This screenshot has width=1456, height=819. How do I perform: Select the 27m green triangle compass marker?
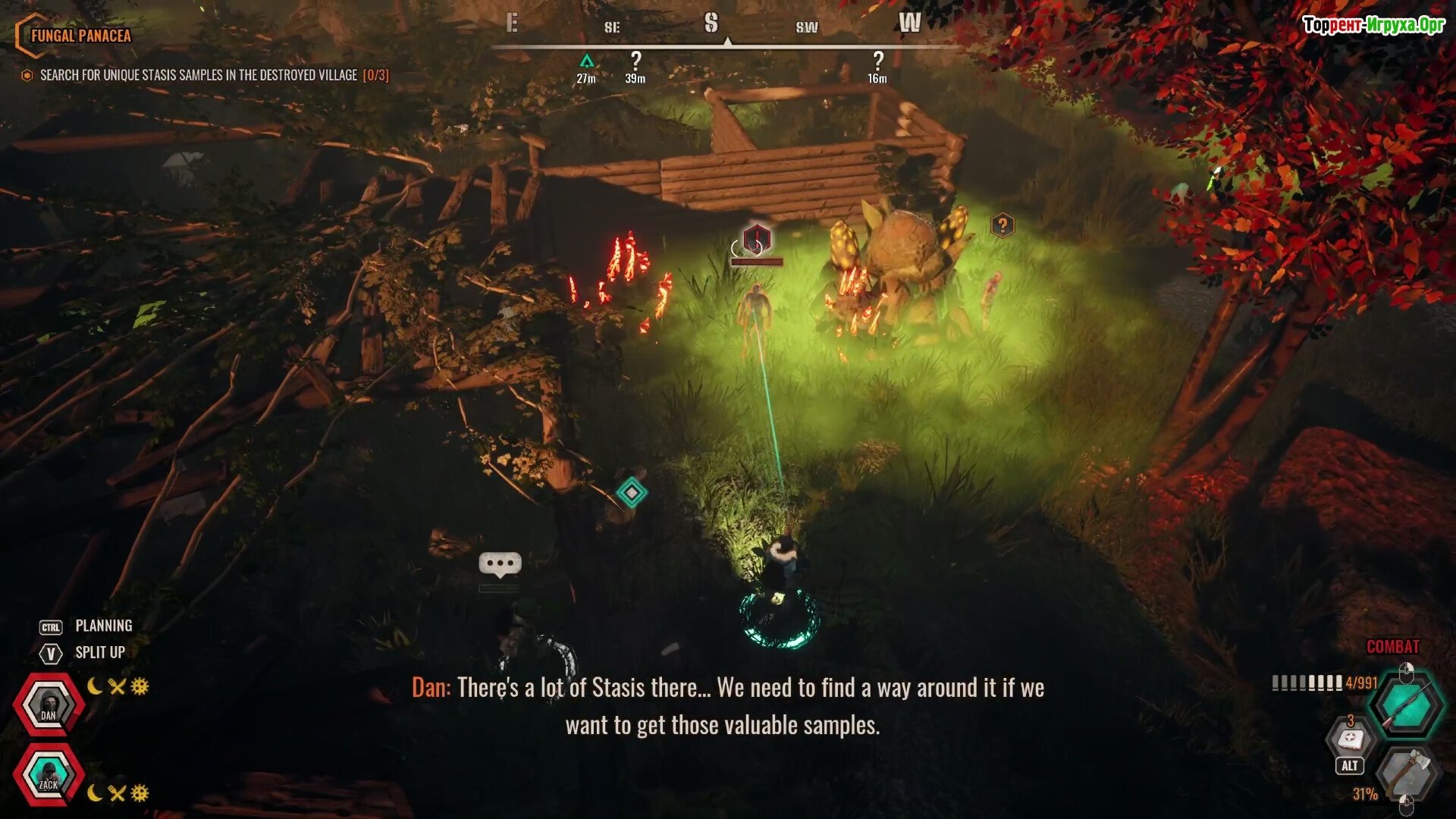coord(586,61)
